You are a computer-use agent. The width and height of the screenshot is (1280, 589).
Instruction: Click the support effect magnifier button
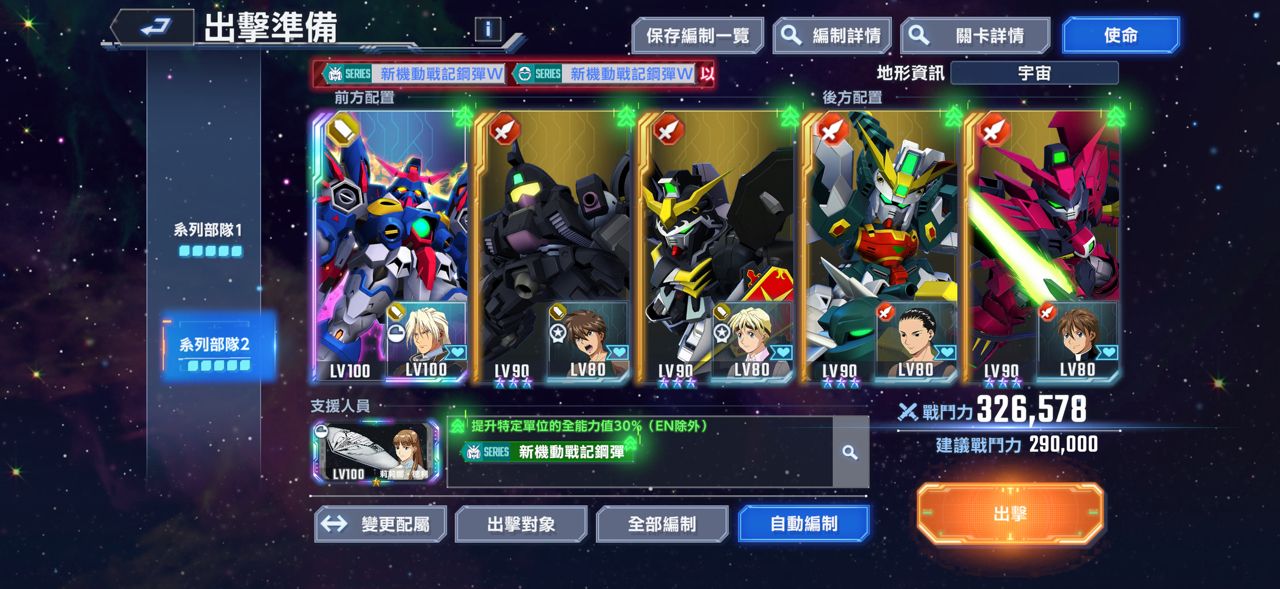pyautogui.click(x=850, y=453)
